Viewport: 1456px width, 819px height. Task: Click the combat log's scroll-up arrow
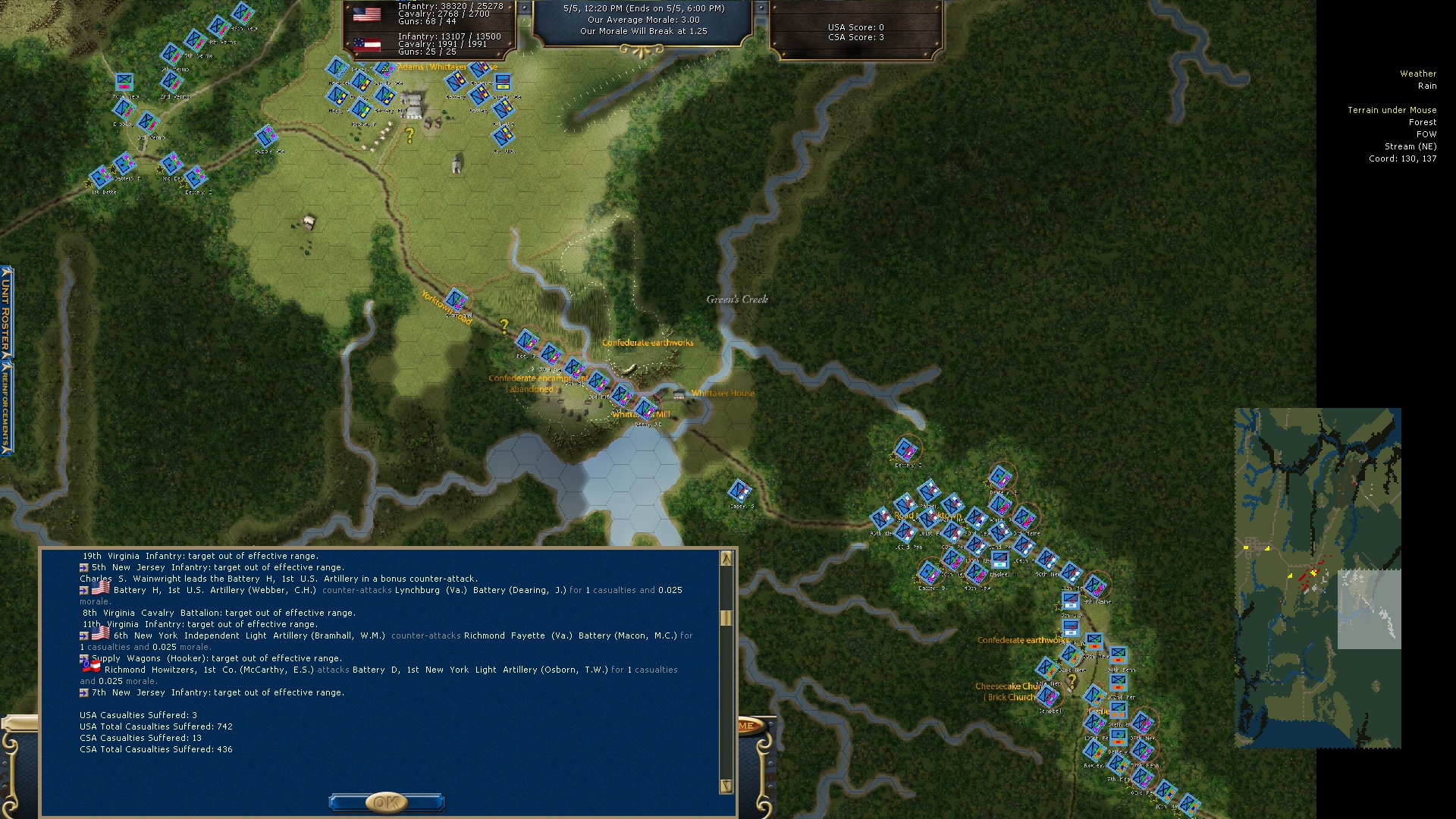[726, 559]
